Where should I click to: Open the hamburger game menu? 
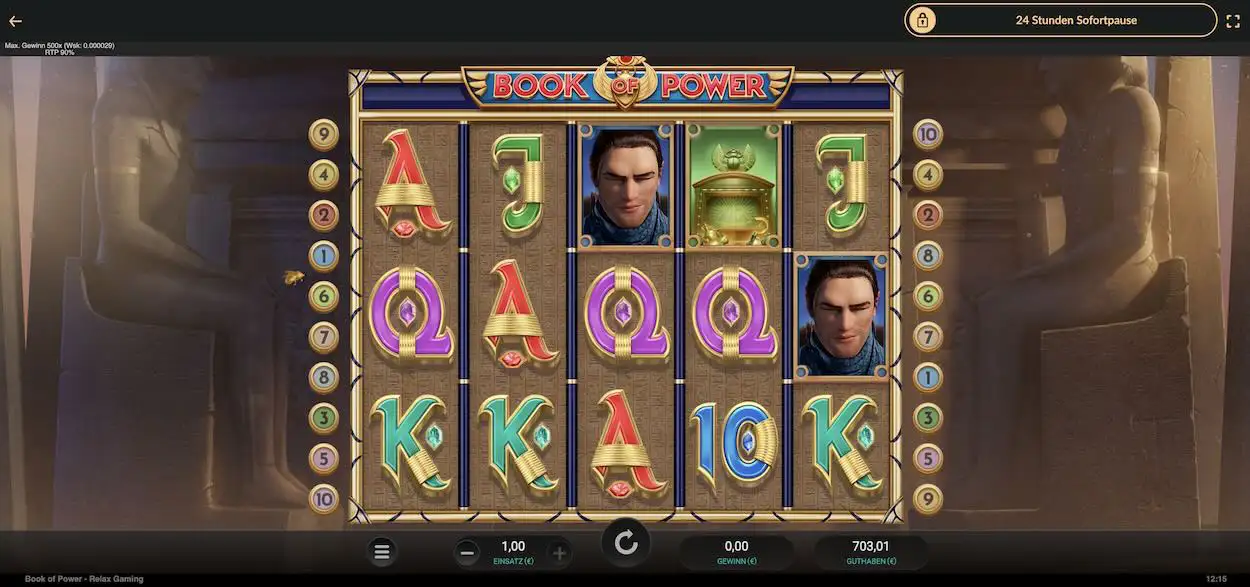pos(382,551)
